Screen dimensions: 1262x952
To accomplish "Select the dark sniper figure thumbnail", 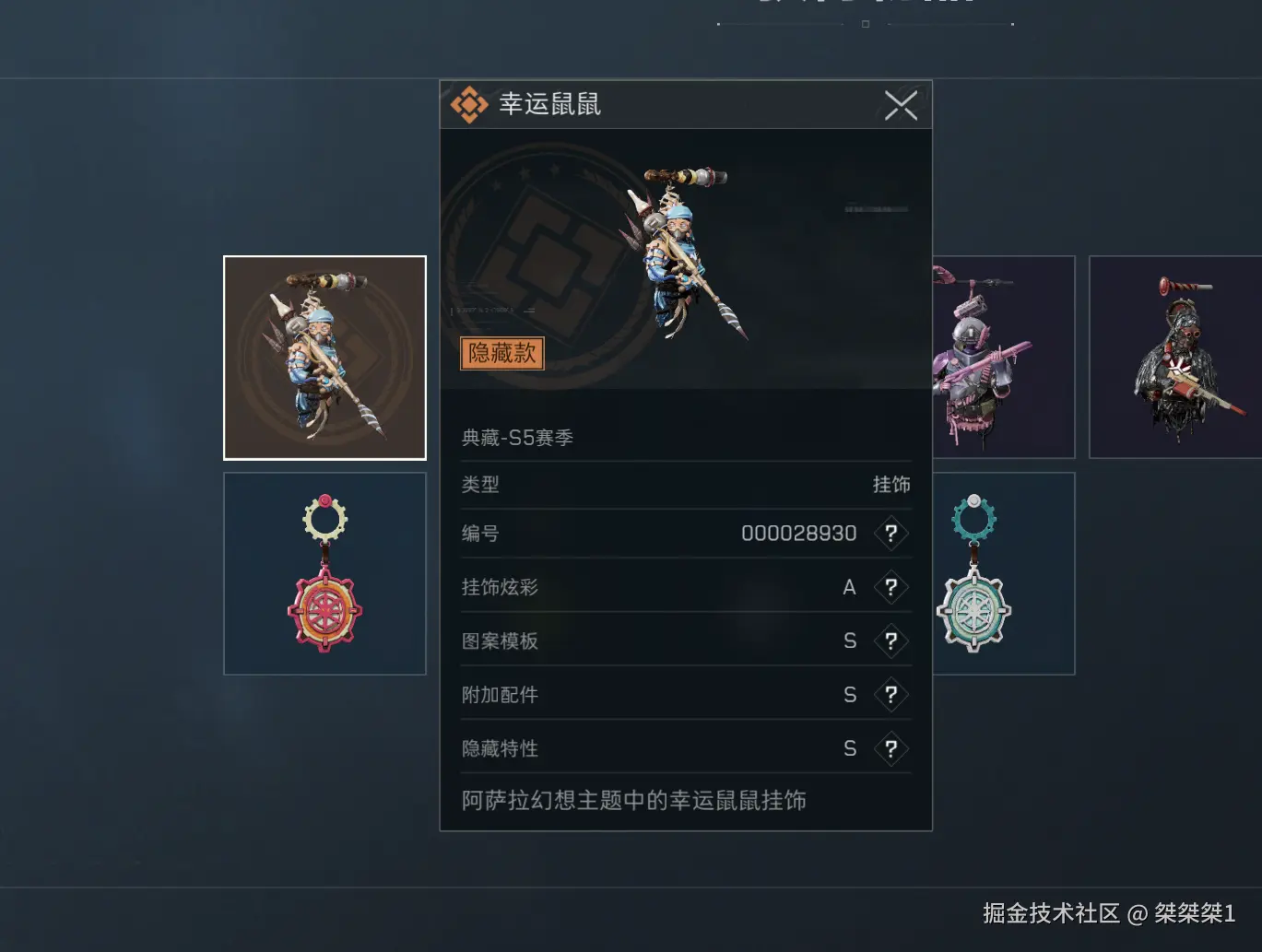I will pyautogui.click(x=1176, y=357).
